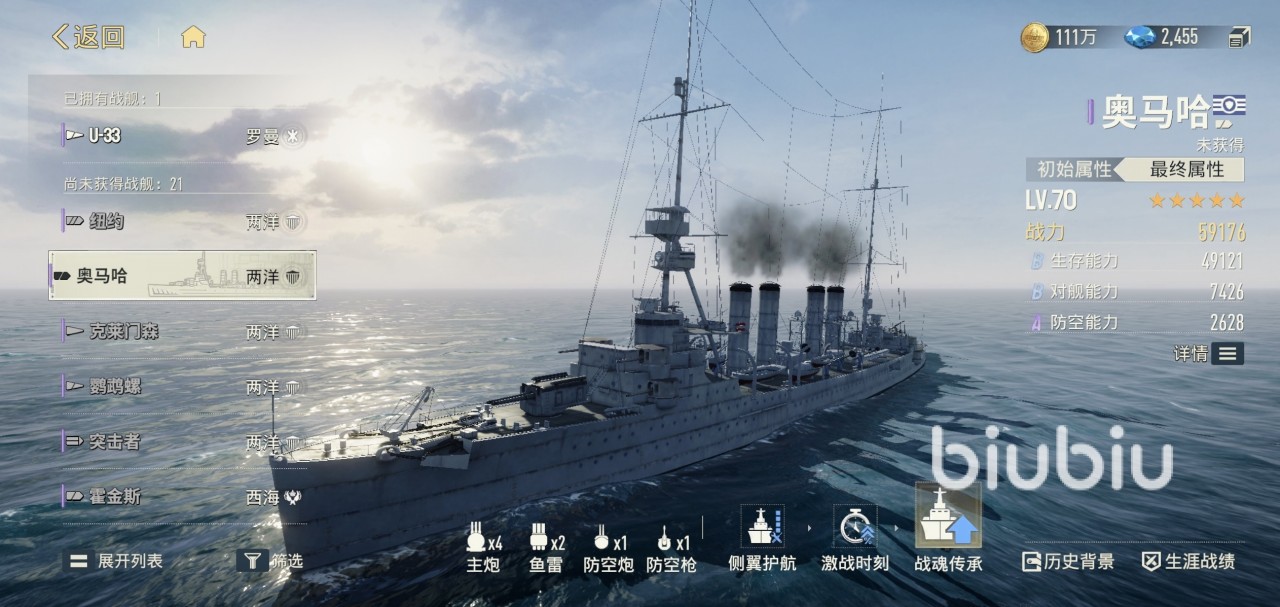Select the U-33 ship row

point(182,136)
